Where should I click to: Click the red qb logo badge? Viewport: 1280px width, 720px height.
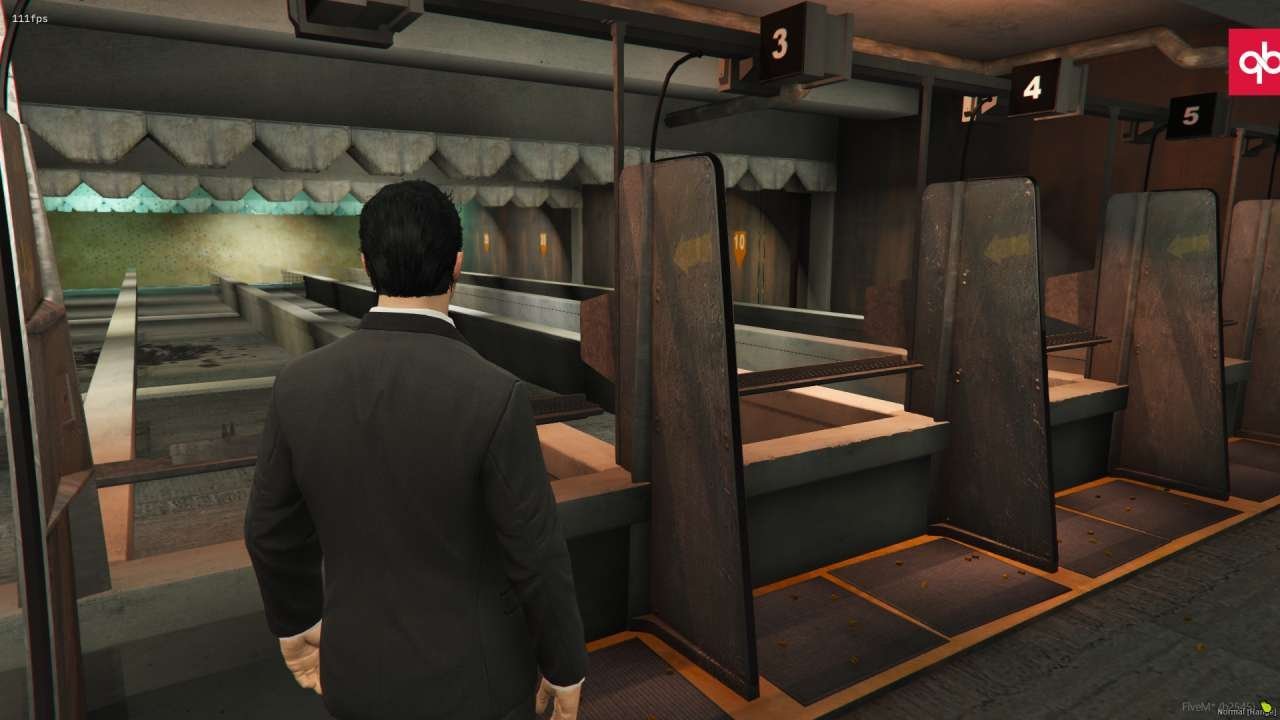tap(1255, 62)
